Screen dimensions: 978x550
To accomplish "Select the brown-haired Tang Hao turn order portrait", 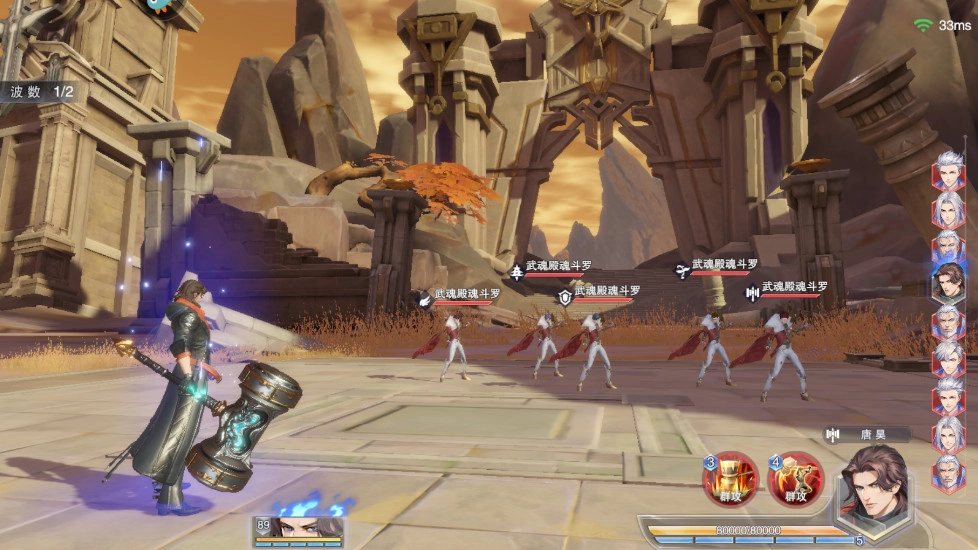I will 948,281.
